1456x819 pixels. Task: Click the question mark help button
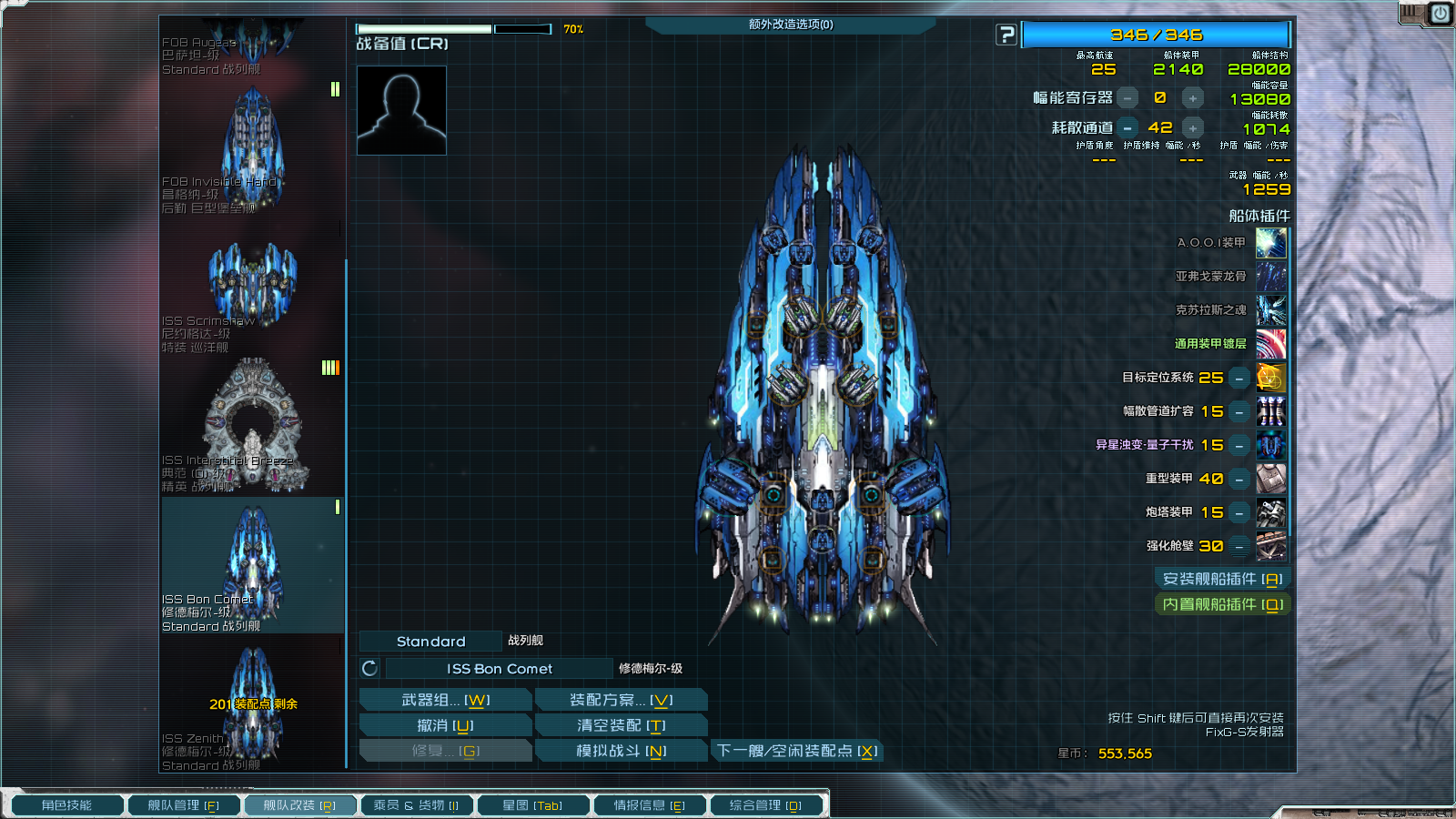1006,35
